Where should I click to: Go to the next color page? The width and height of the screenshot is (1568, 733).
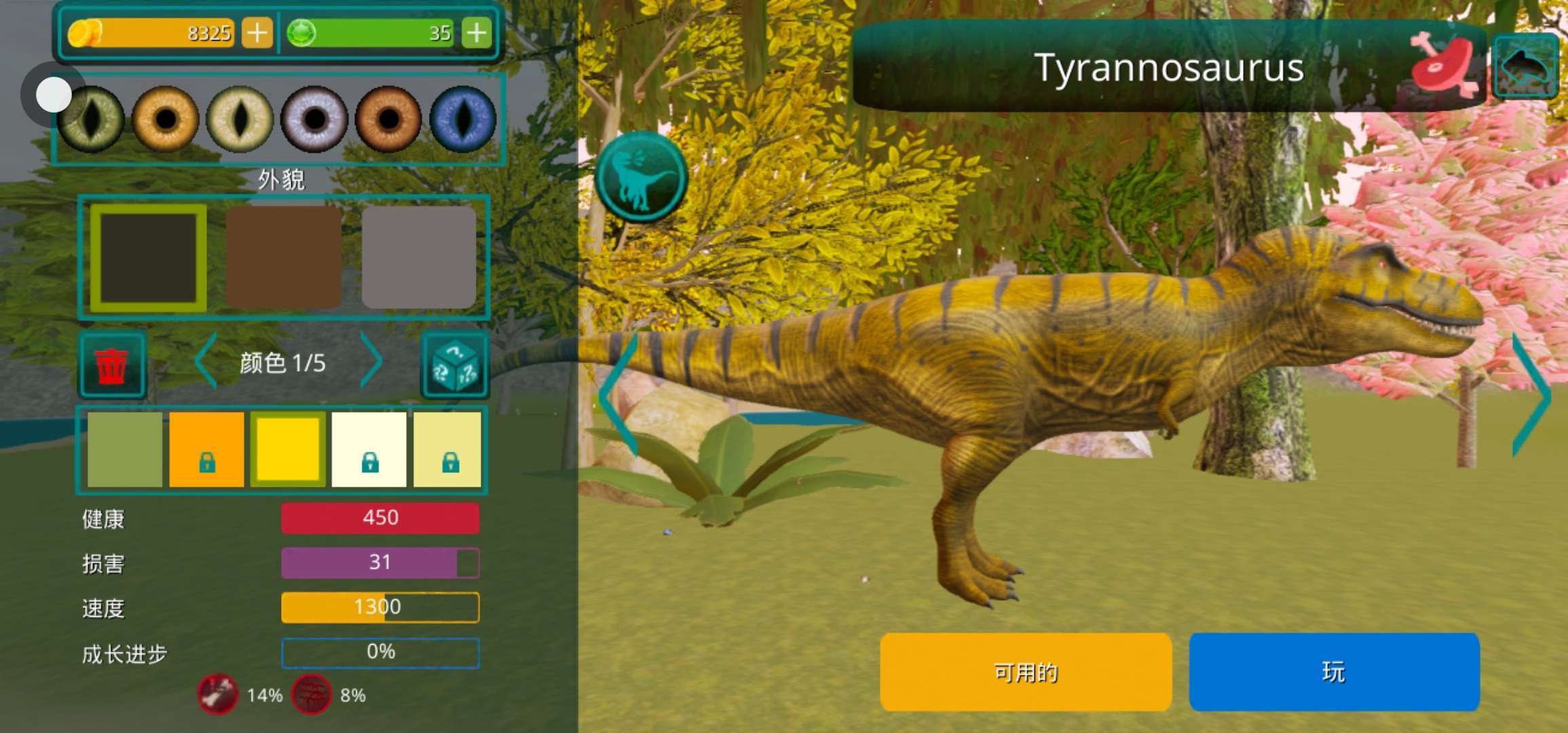[x=371, y=362]
